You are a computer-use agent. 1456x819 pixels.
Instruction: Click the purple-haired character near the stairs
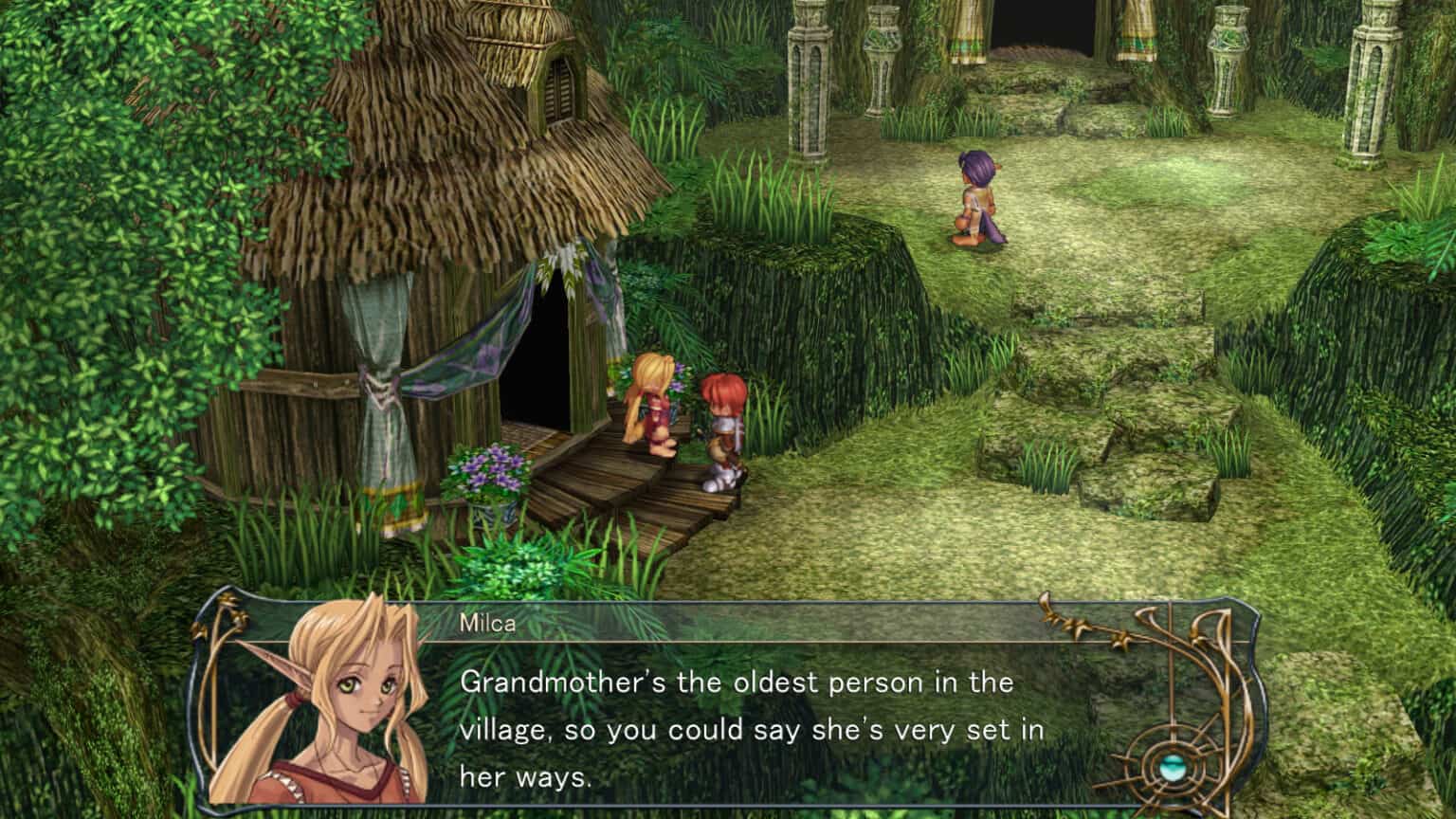(x=978, y=194)
